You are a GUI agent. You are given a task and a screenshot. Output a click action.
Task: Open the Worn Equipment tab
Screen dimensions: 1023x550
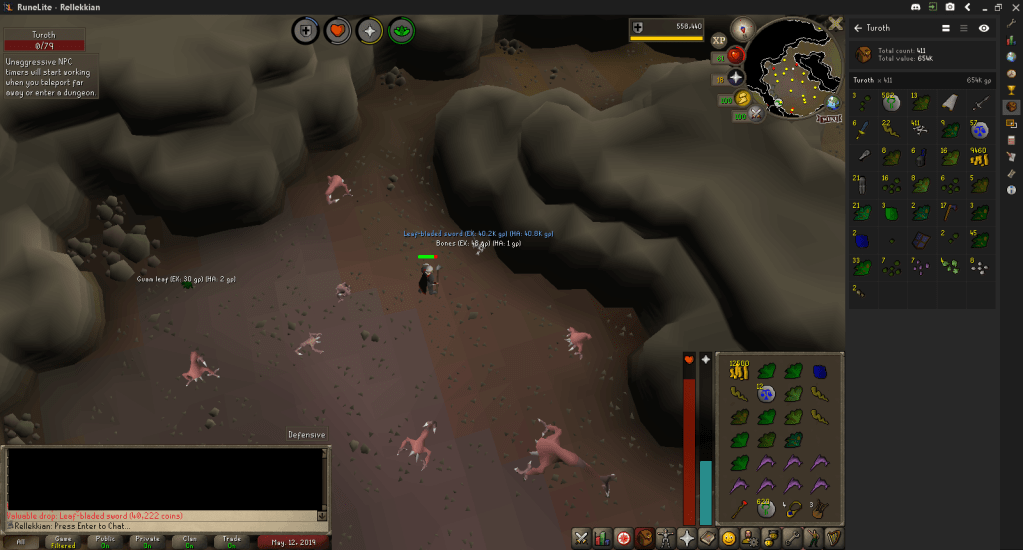point(666,538)
